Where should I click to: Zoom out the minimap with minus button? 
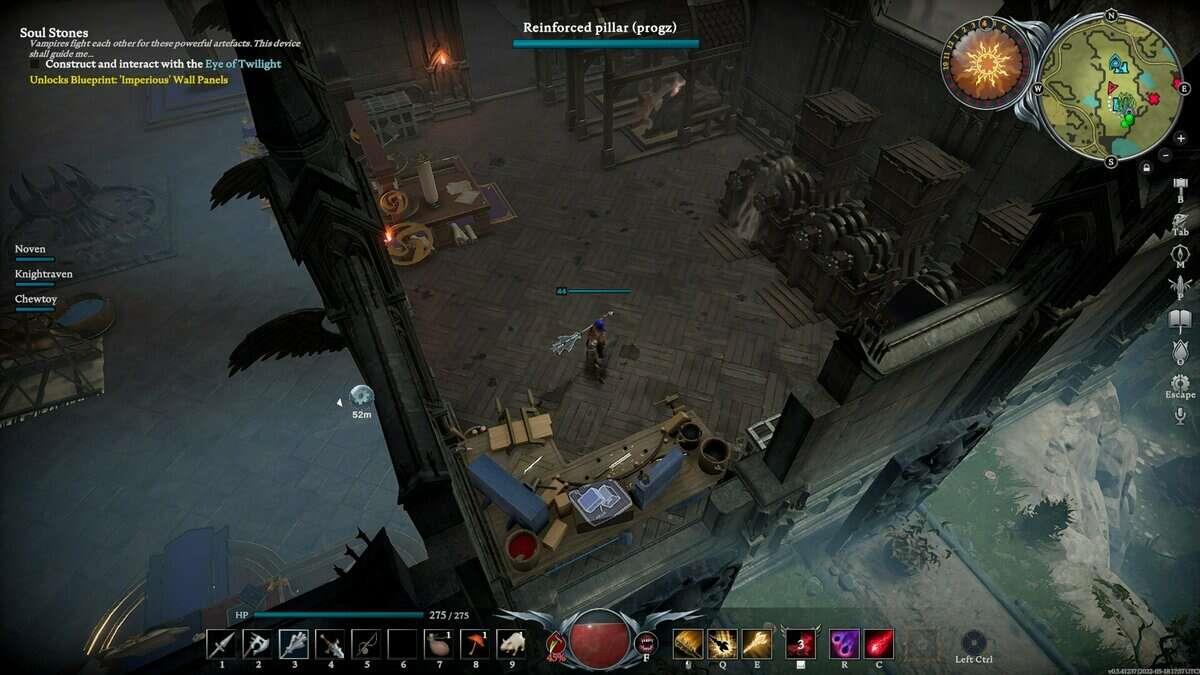click(1166, 155)
